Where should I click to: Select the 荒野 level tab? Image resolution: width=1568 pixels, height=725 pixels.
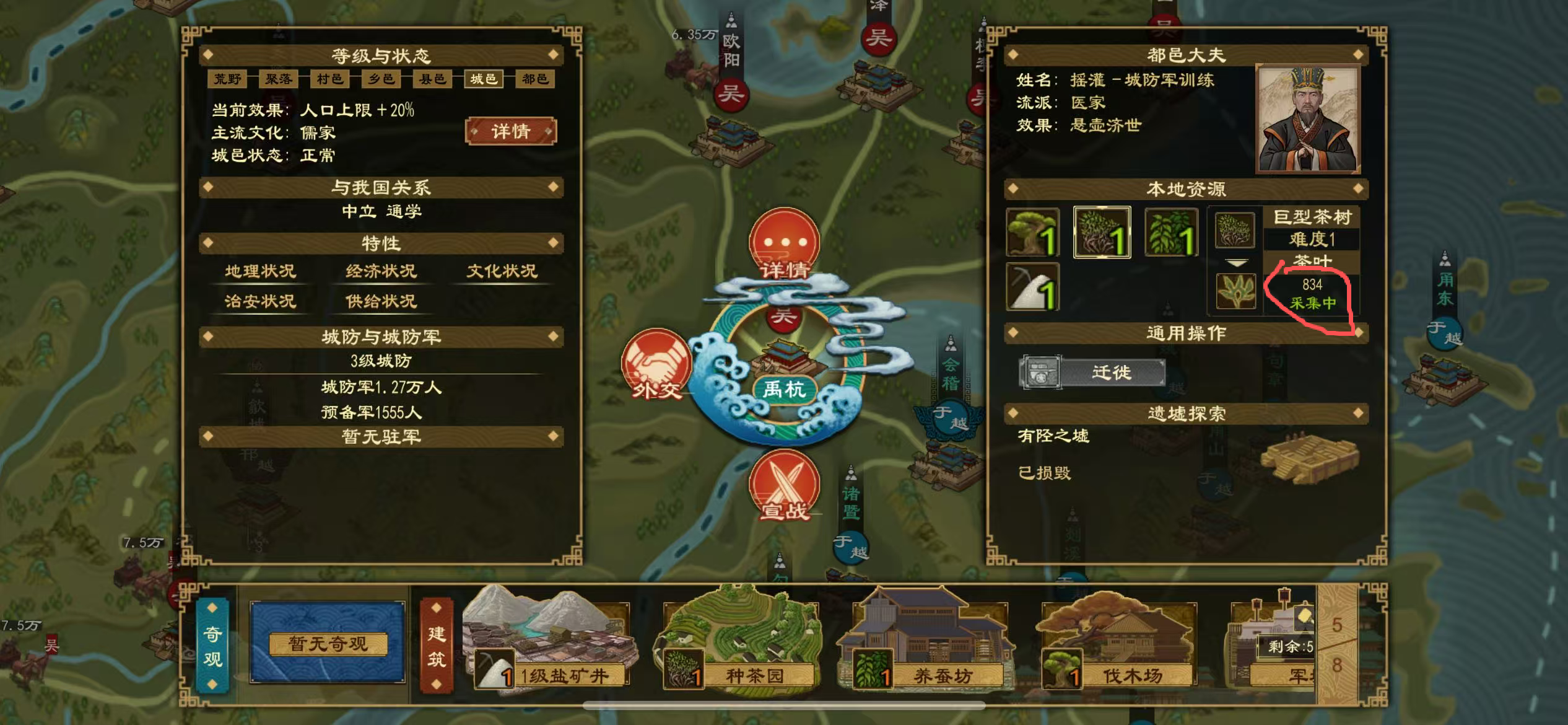pos(228,79)
